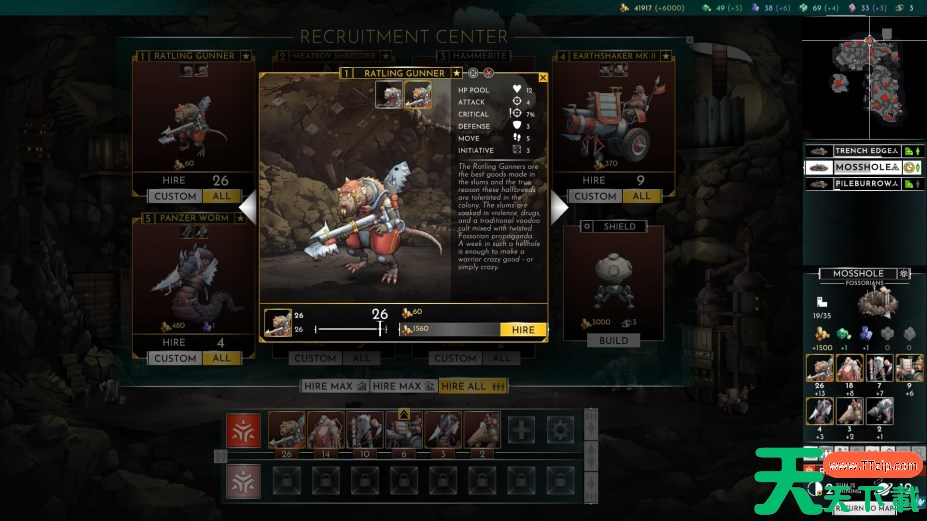Choose Custom amount for Panzer Worm
The width and height of the screenshot is (927, 521).
click(x=175, y=358)
